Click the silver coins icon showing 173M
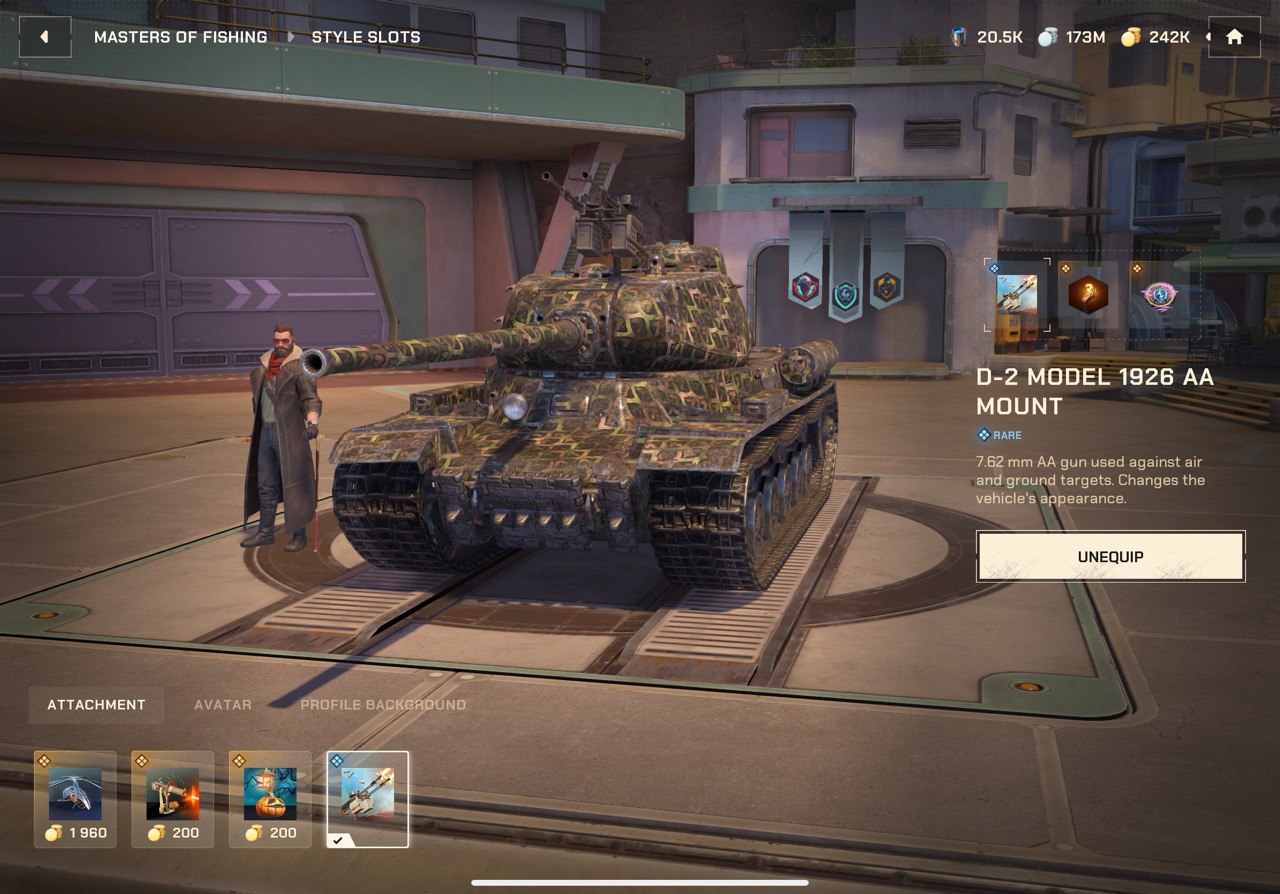1280x894 pixels. pos(1046,36)
